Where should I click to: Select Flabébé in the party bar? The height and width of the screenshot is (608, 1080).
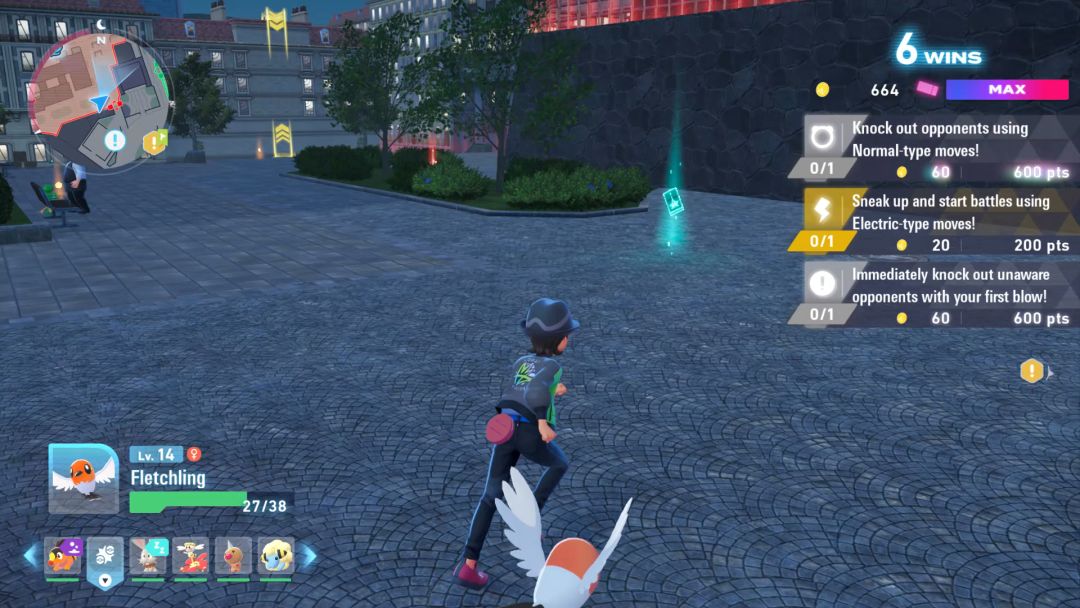point(190,556)
